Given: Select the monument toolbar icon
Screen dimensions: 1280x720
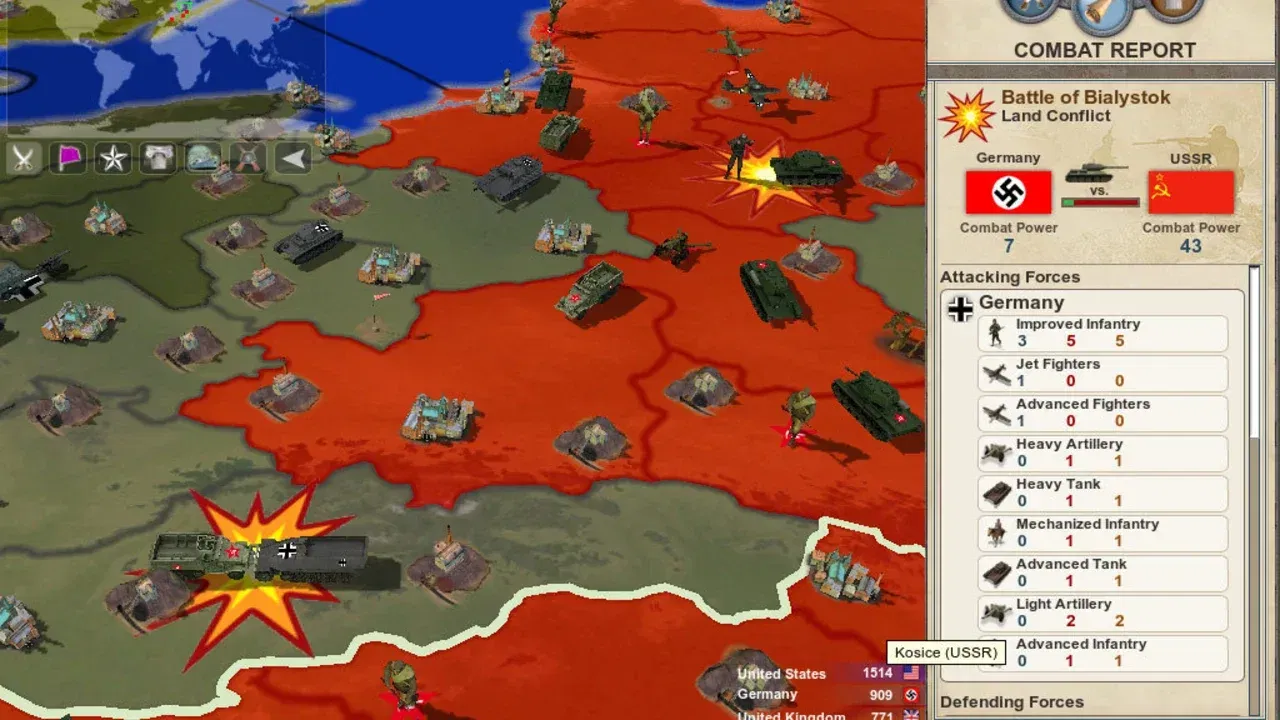Looking at the screenshot, I should [157, 157].
